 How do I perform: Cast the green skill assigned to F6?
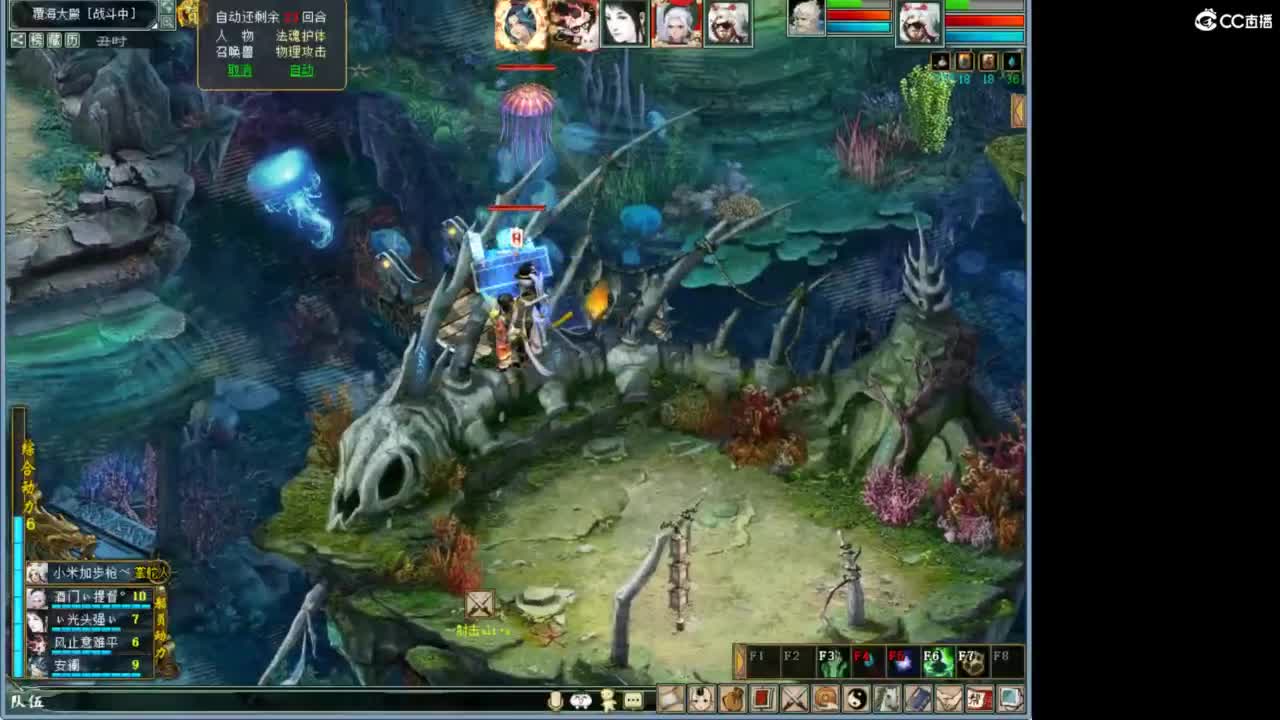(x=938, y=661)
